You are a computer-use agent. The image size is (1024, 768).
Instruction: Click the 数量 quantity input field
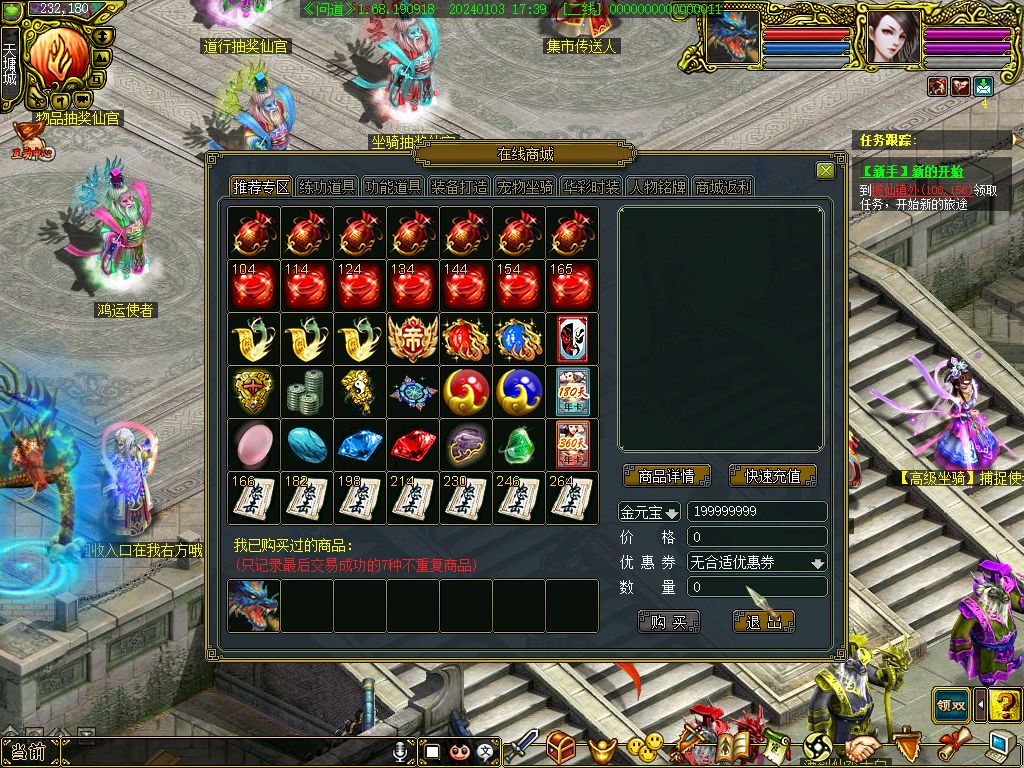pyautogui.click(x=757, y=588)
